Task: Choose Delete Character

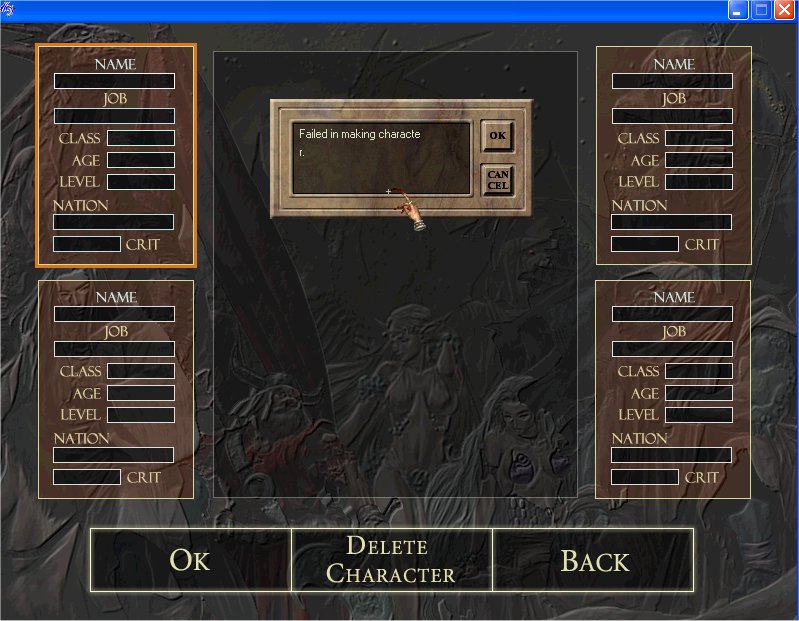Action: pos(391,560)
